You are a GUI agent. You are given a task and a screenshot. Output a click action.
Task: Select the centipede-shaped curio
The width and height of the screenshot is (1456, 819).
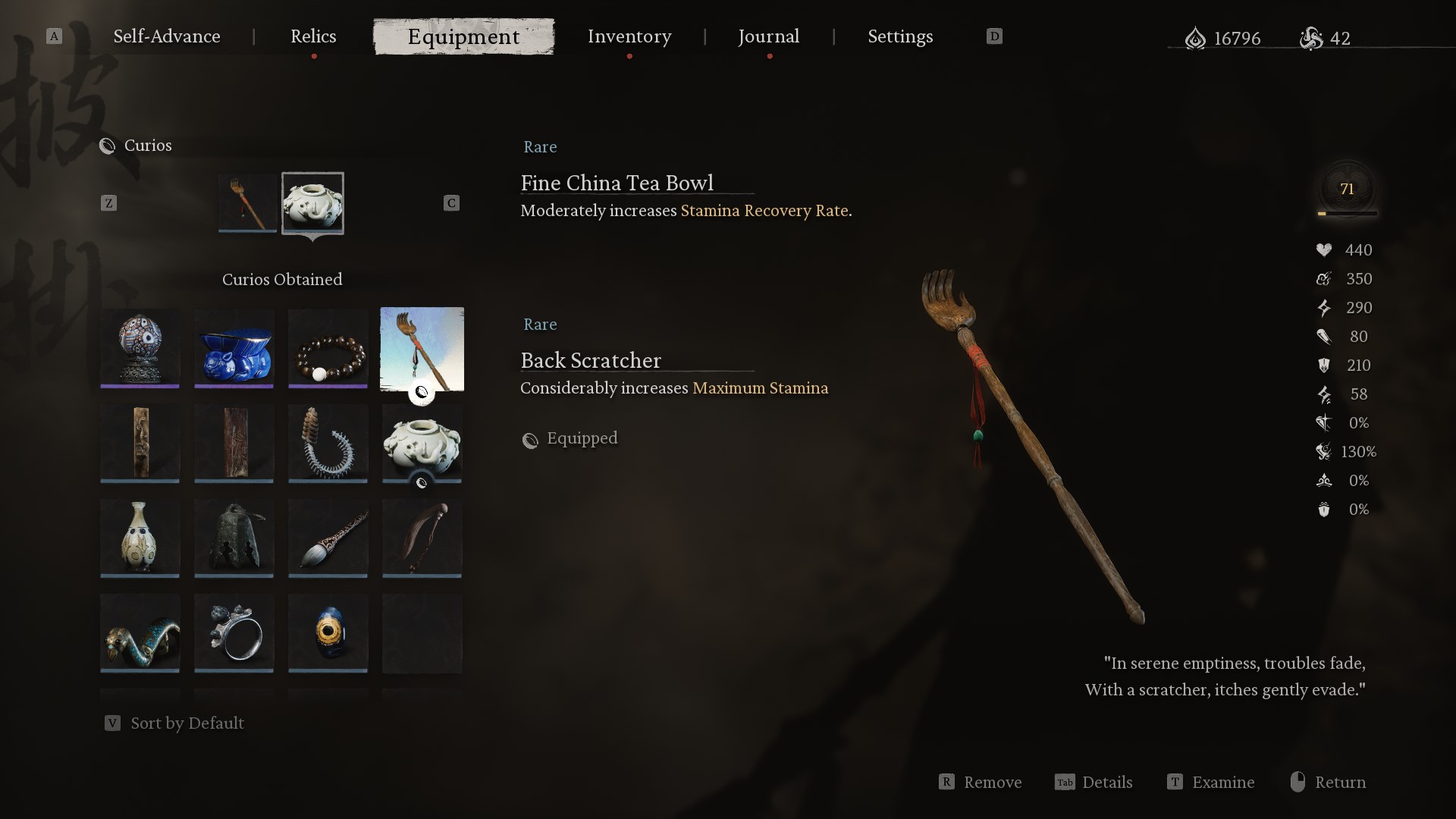[x=328, y=443]
